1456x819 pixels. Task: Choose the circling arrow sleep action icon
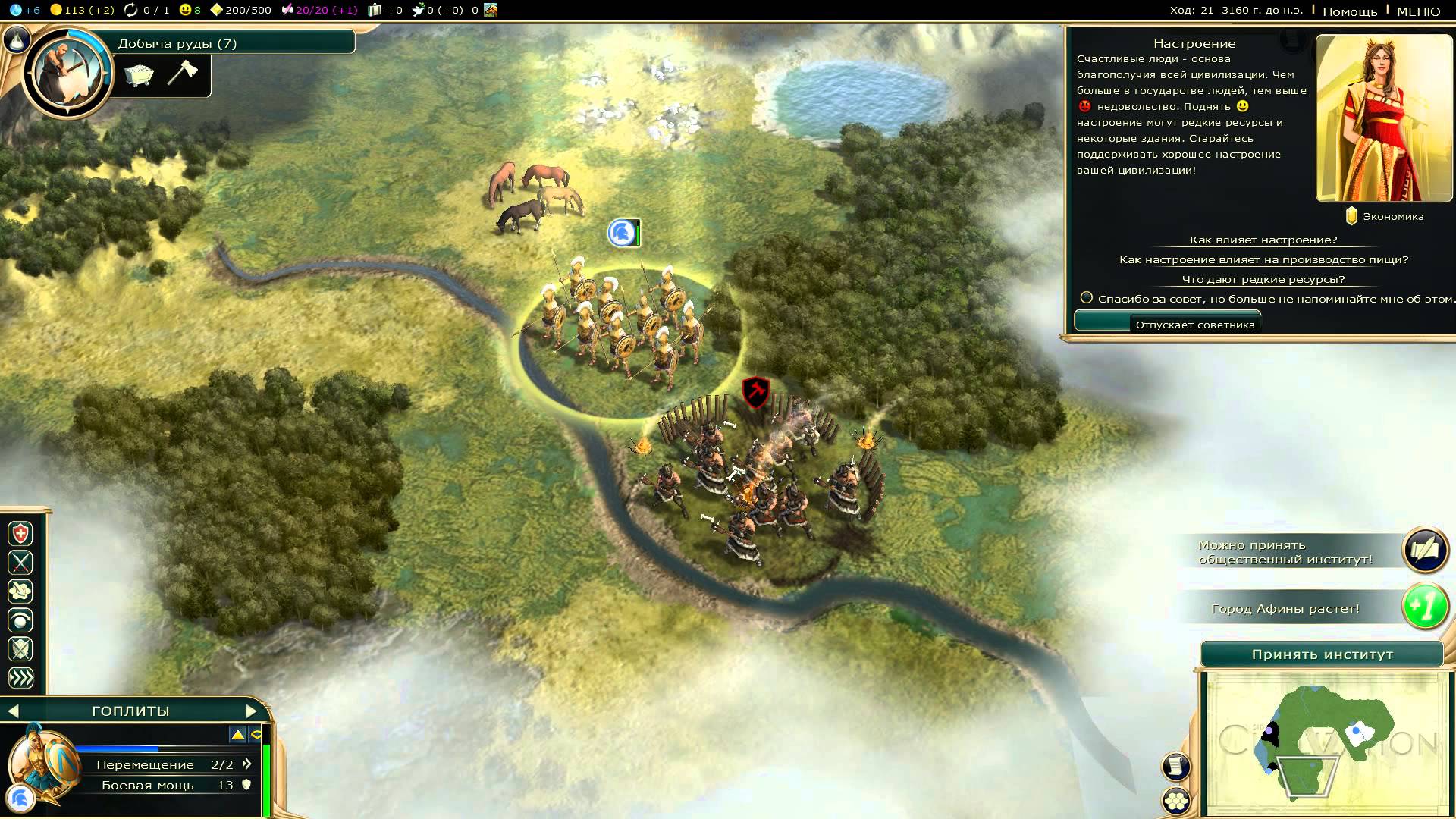(20, 620)
